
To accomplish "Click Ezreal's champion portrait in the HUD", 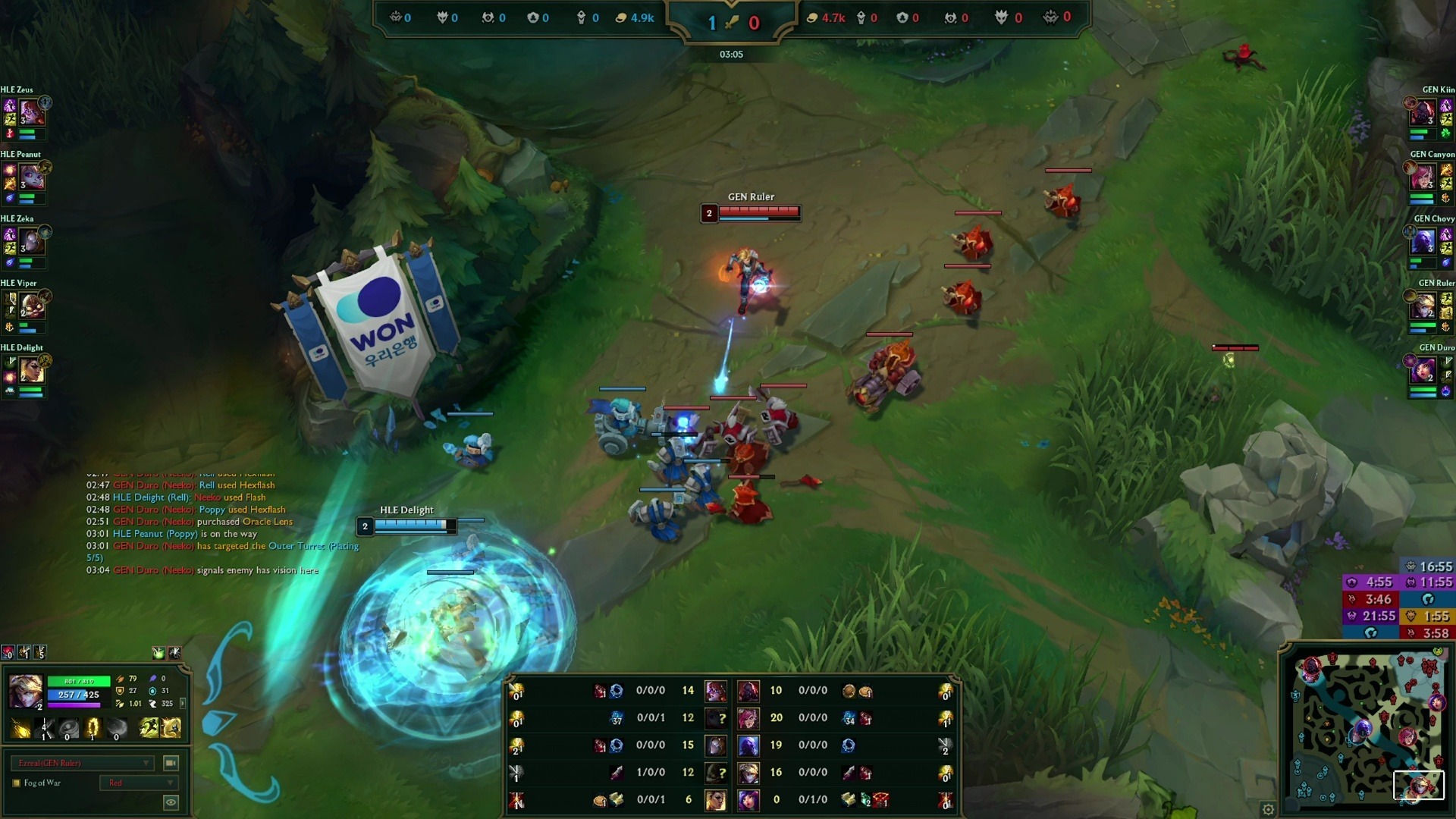I will click(x=25, y=692).
